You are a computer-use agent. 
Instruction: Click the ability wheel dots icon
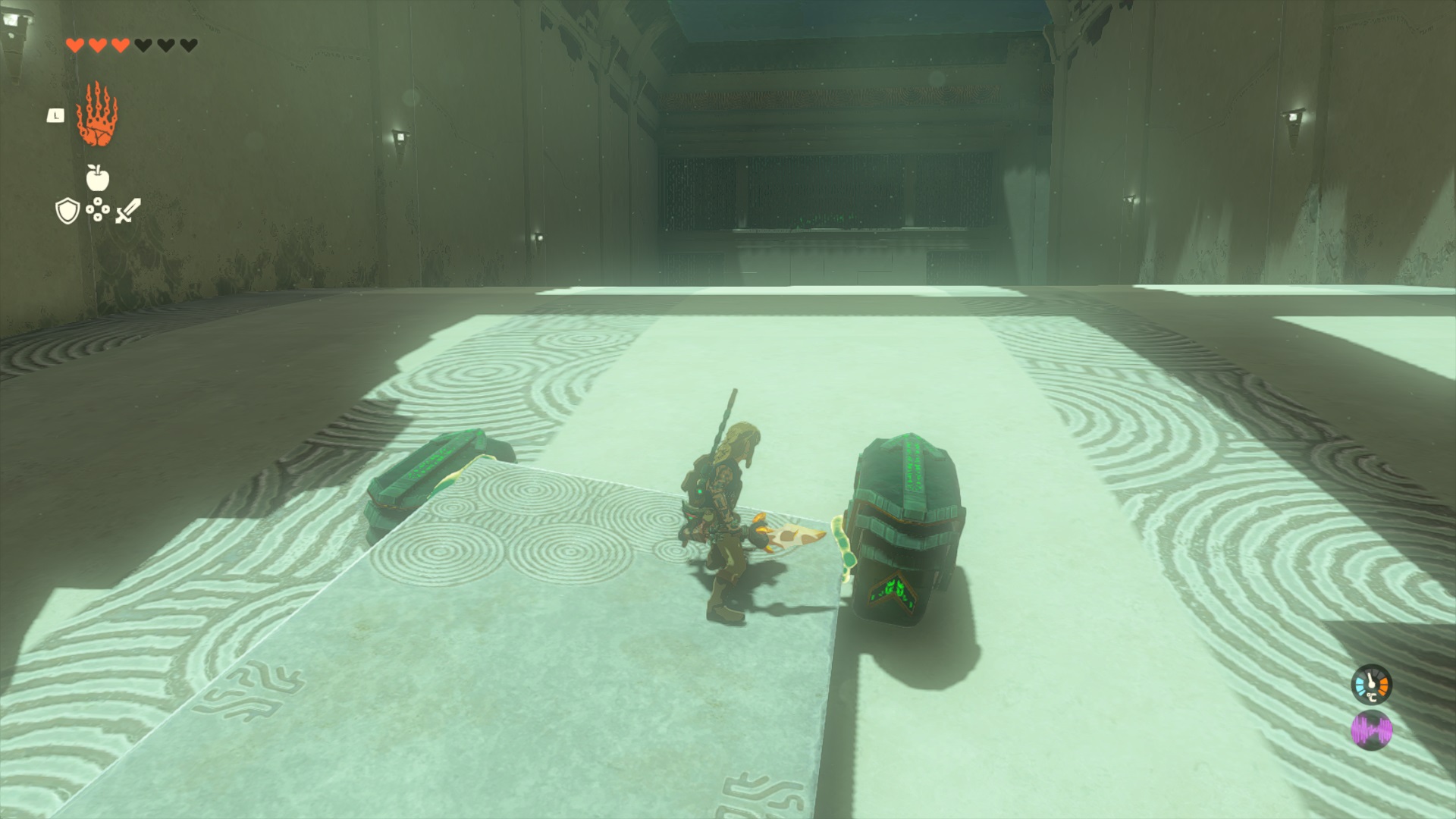pos(98,210)
